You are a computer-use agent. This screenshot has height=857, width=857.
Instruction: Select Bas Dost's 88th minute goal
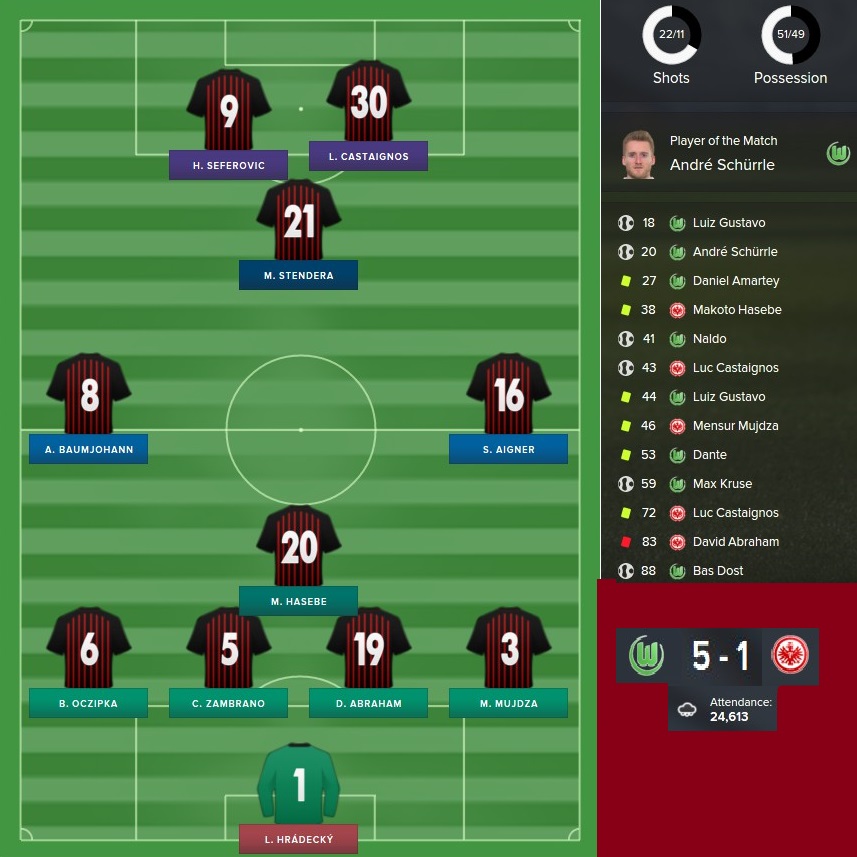(717, 571)
